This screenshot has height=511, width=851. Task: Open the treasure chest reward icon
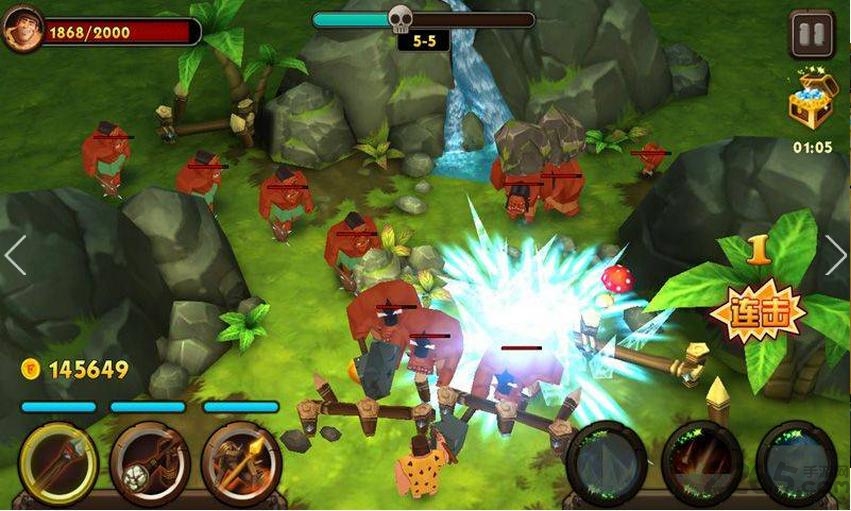pos(811,104)
